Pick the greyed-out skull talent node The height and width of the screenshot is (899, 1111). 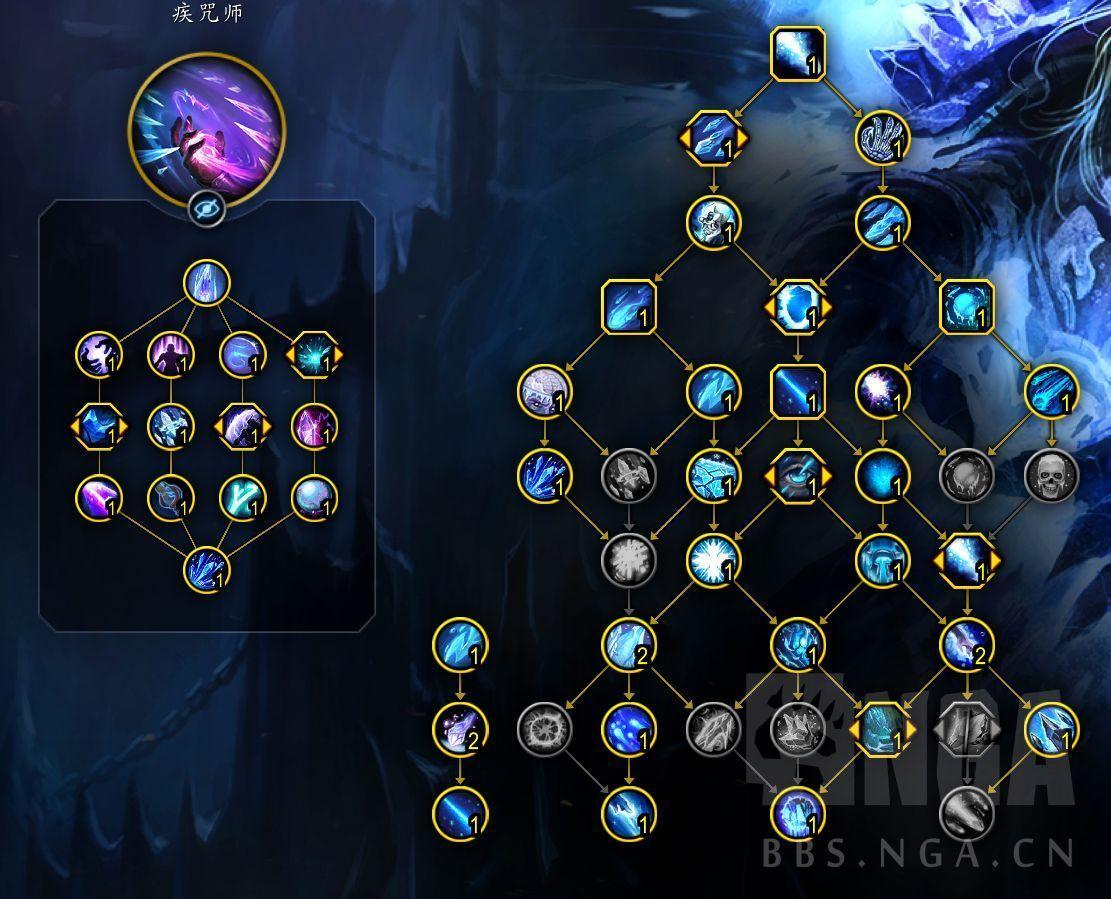1052,474
